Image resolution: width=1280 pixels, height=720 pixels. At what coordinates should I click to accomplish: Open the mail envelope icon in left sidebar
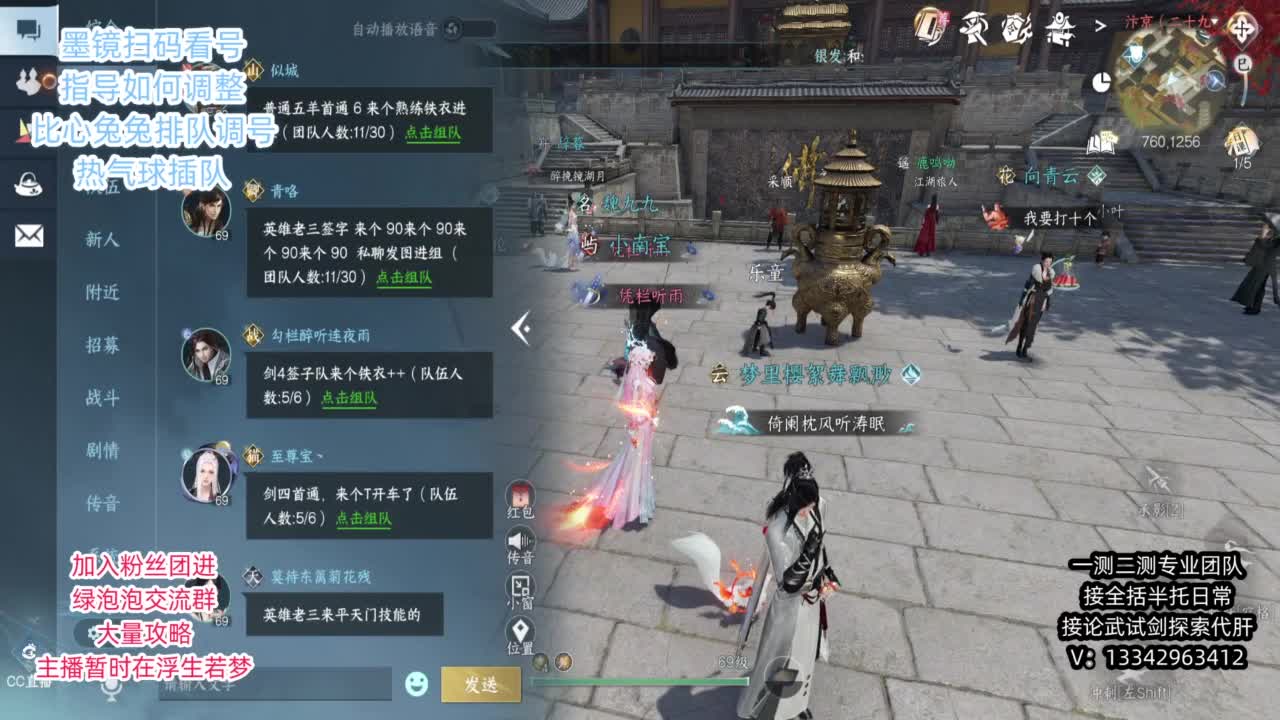[x=28, y=238]
